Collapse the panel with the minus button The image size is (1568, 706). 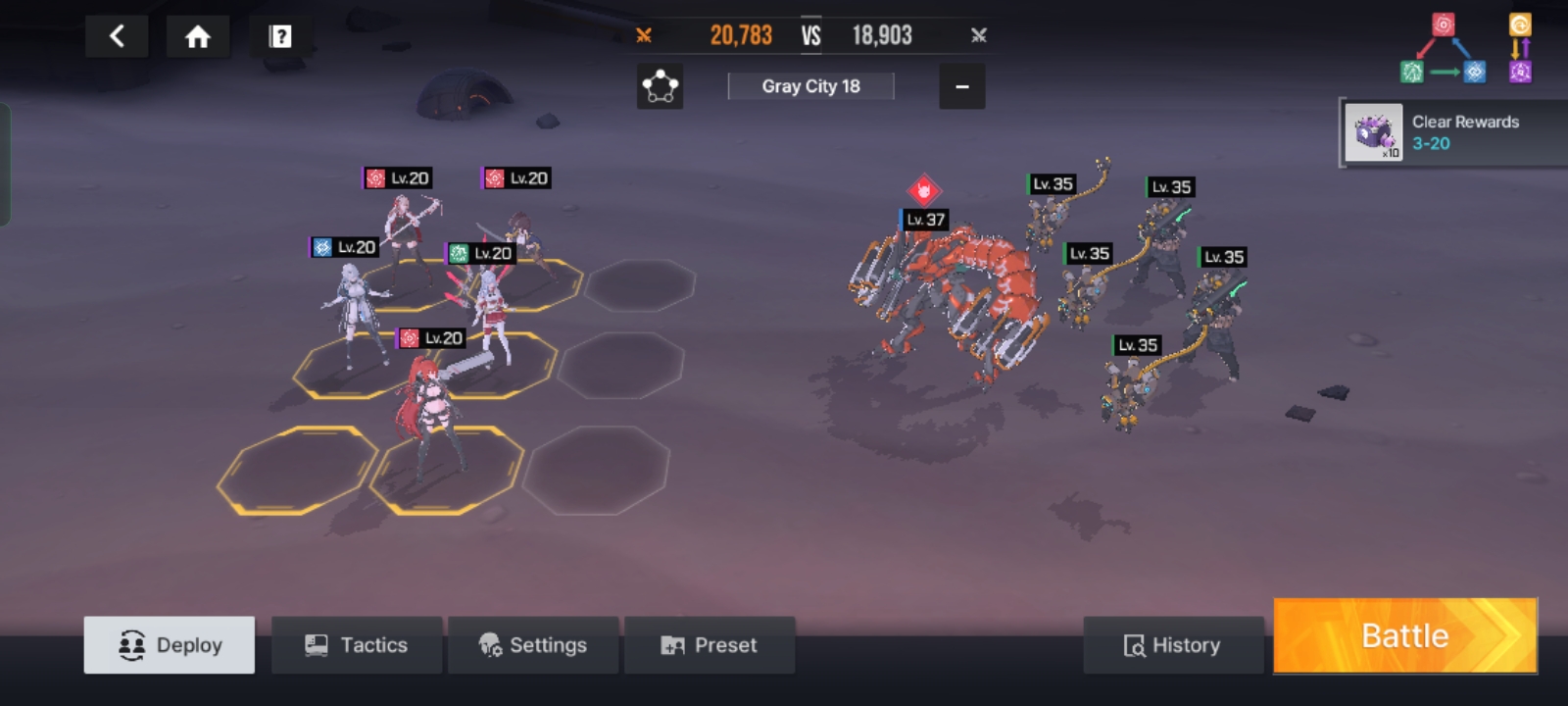tap(962, 87)
